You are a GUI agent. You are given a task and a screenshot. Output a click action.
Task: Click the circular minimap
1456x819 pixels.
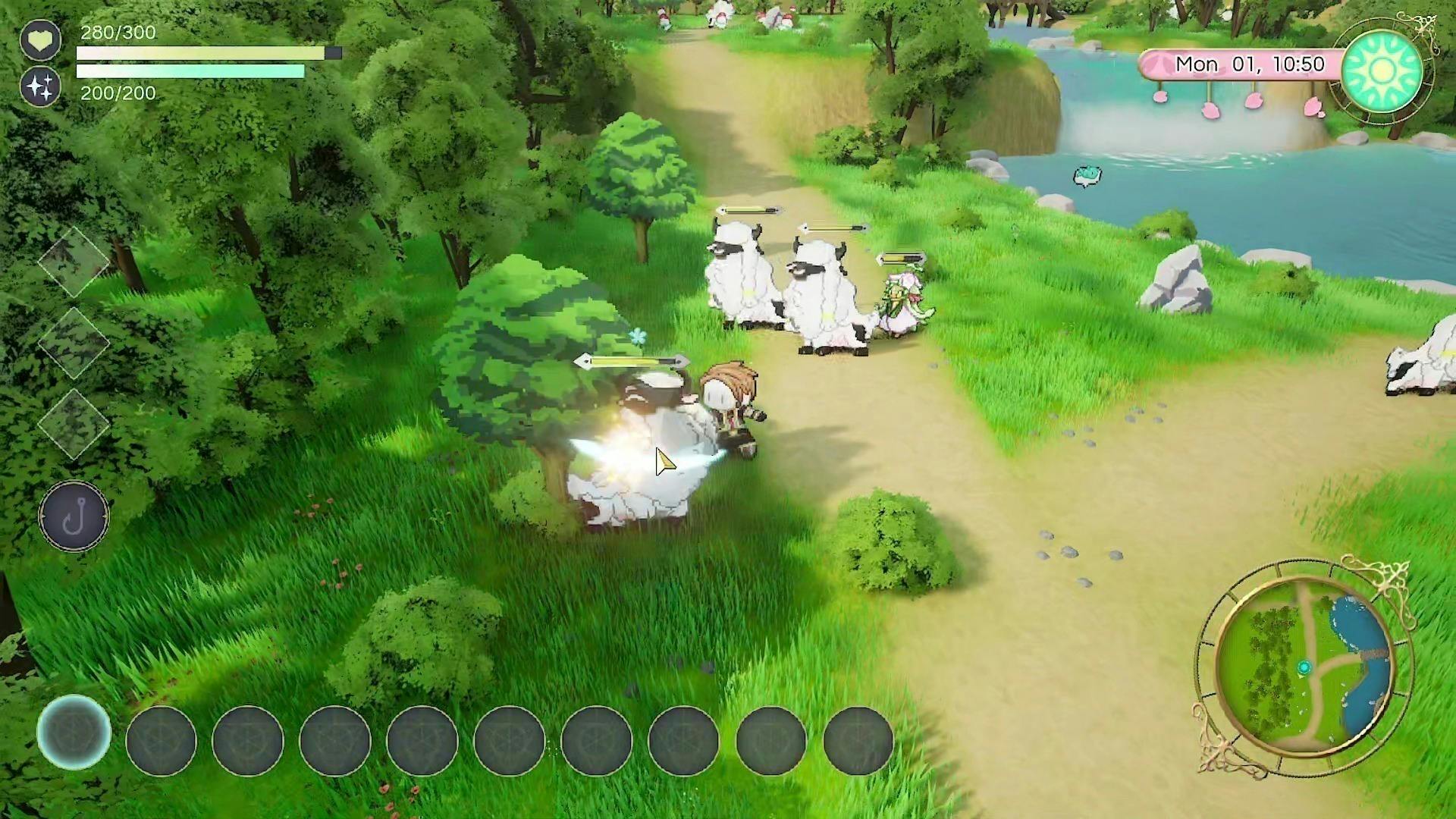(1304, 669)
